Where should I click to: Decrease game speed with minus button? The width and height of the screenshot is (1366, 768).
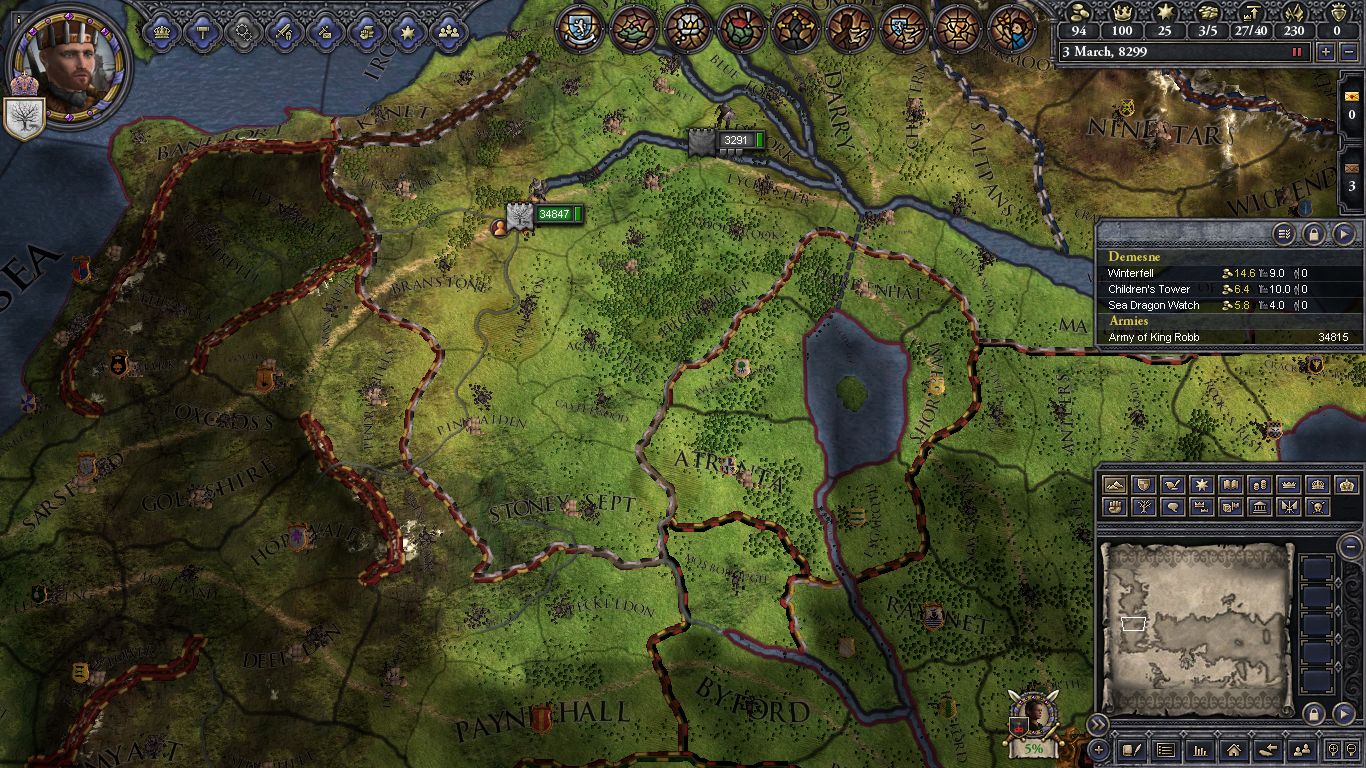[1349, 52]
